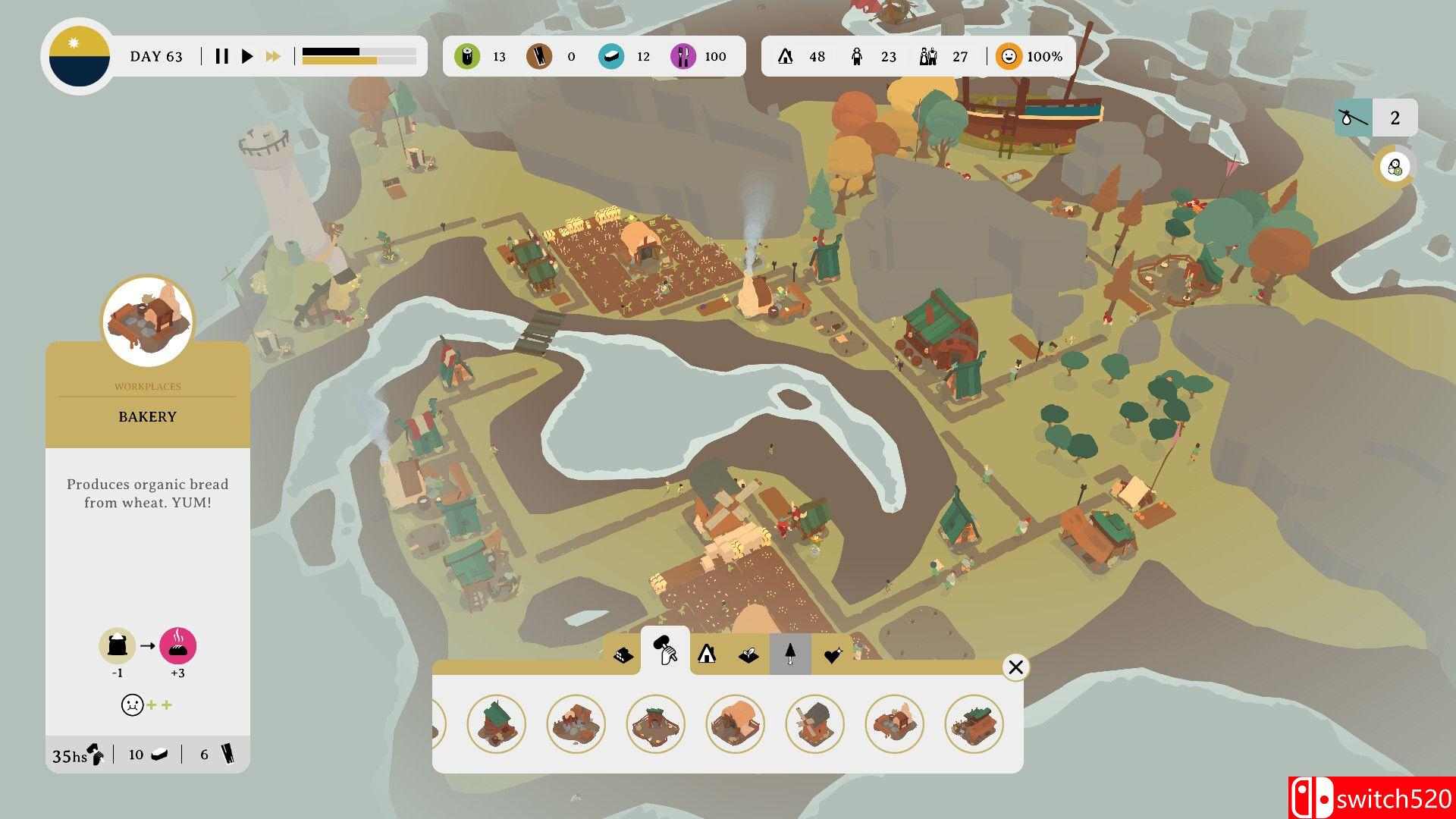Click the happiness smiley face icon
The height and width of the screenshot is (819, 1456).
1009,57
